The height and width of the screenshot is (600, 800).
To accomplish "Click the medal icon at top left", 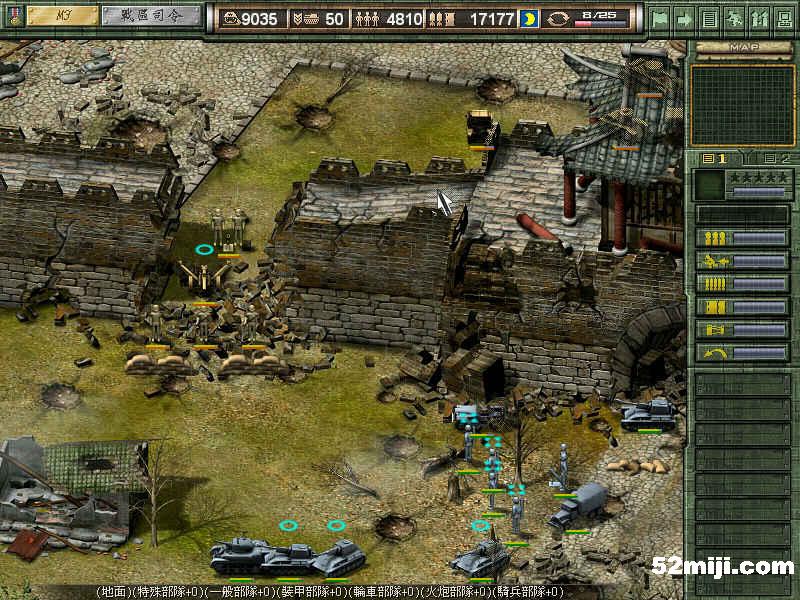I will click(12, 17).
